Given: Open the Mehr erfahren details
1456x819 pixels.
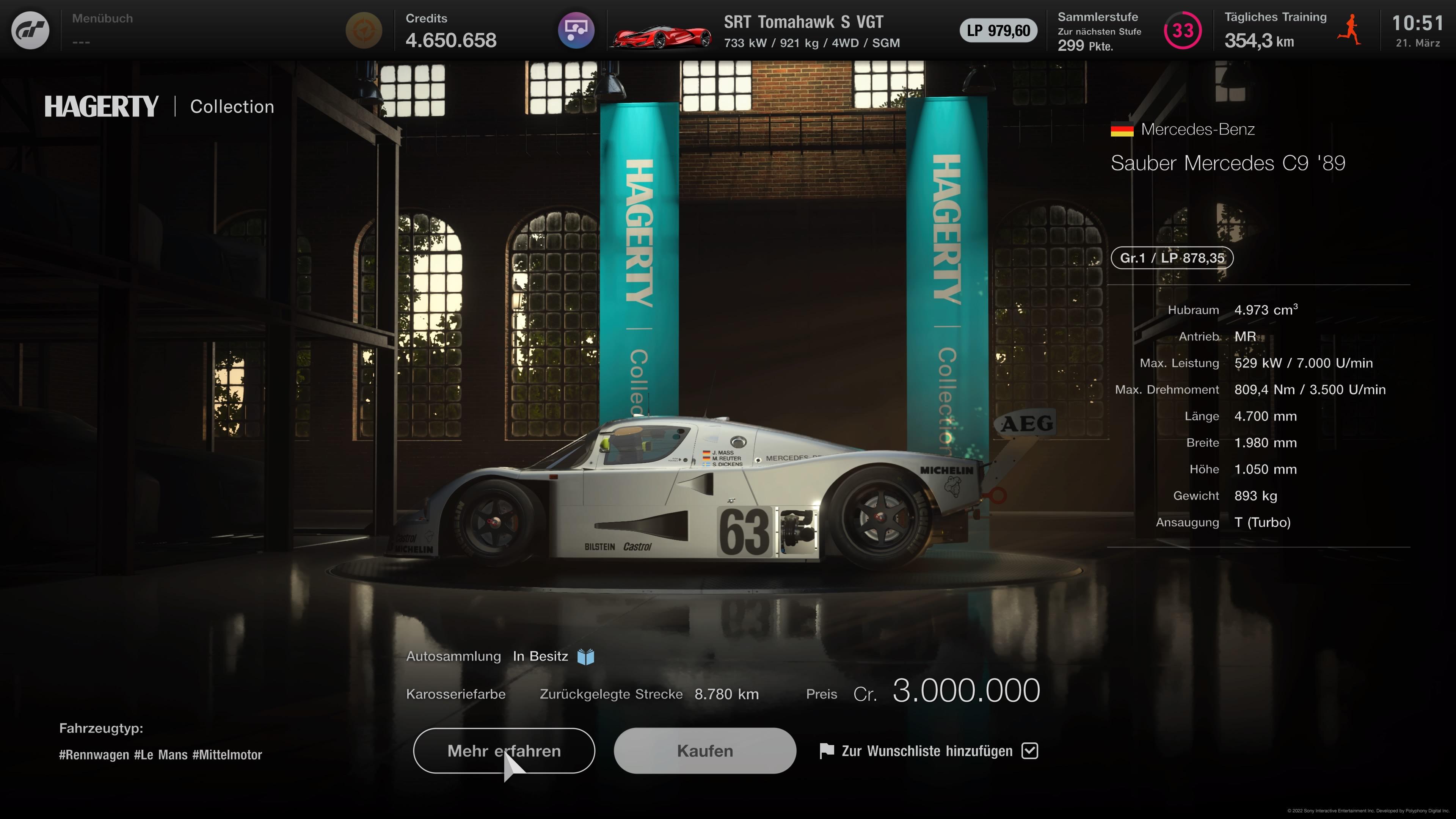Looking at the screenshot, I should (504, 751).
